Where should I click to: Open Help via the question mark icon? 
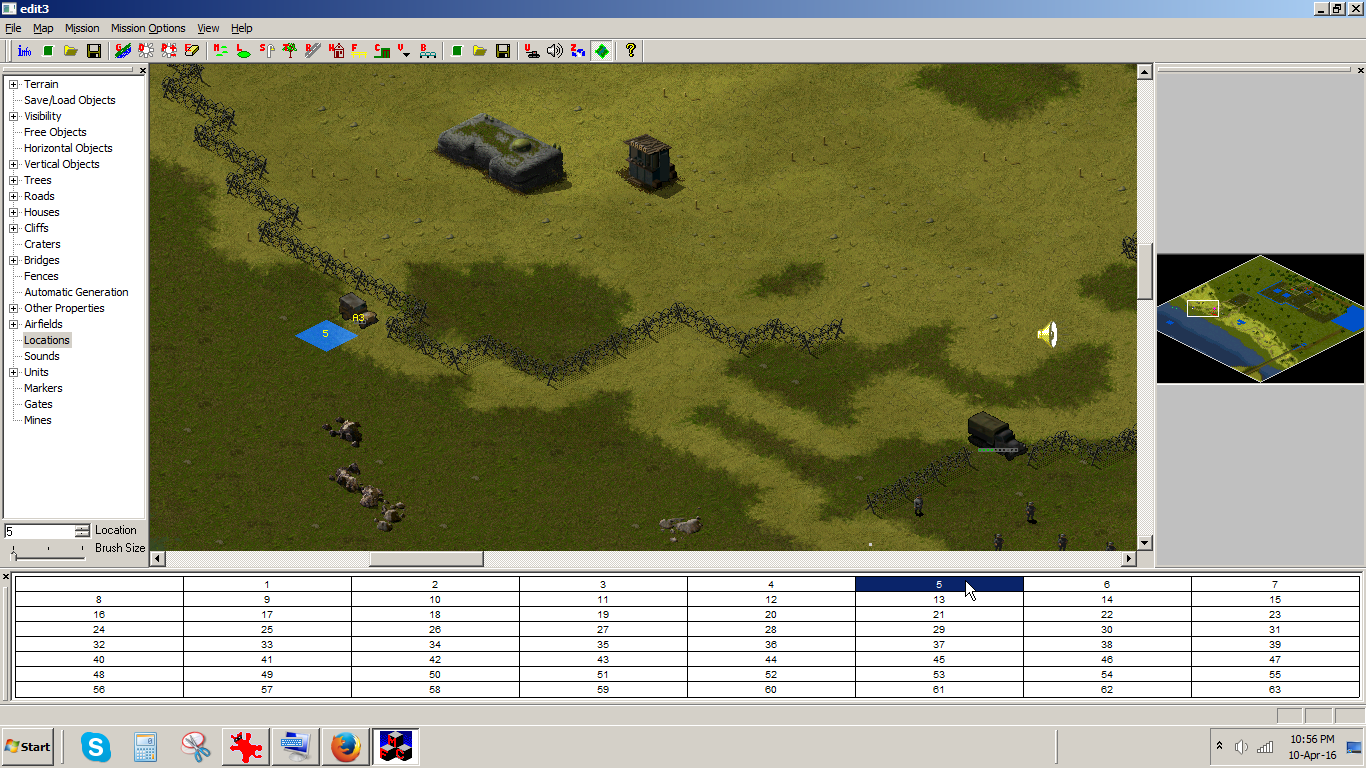[x=630, y=51]
